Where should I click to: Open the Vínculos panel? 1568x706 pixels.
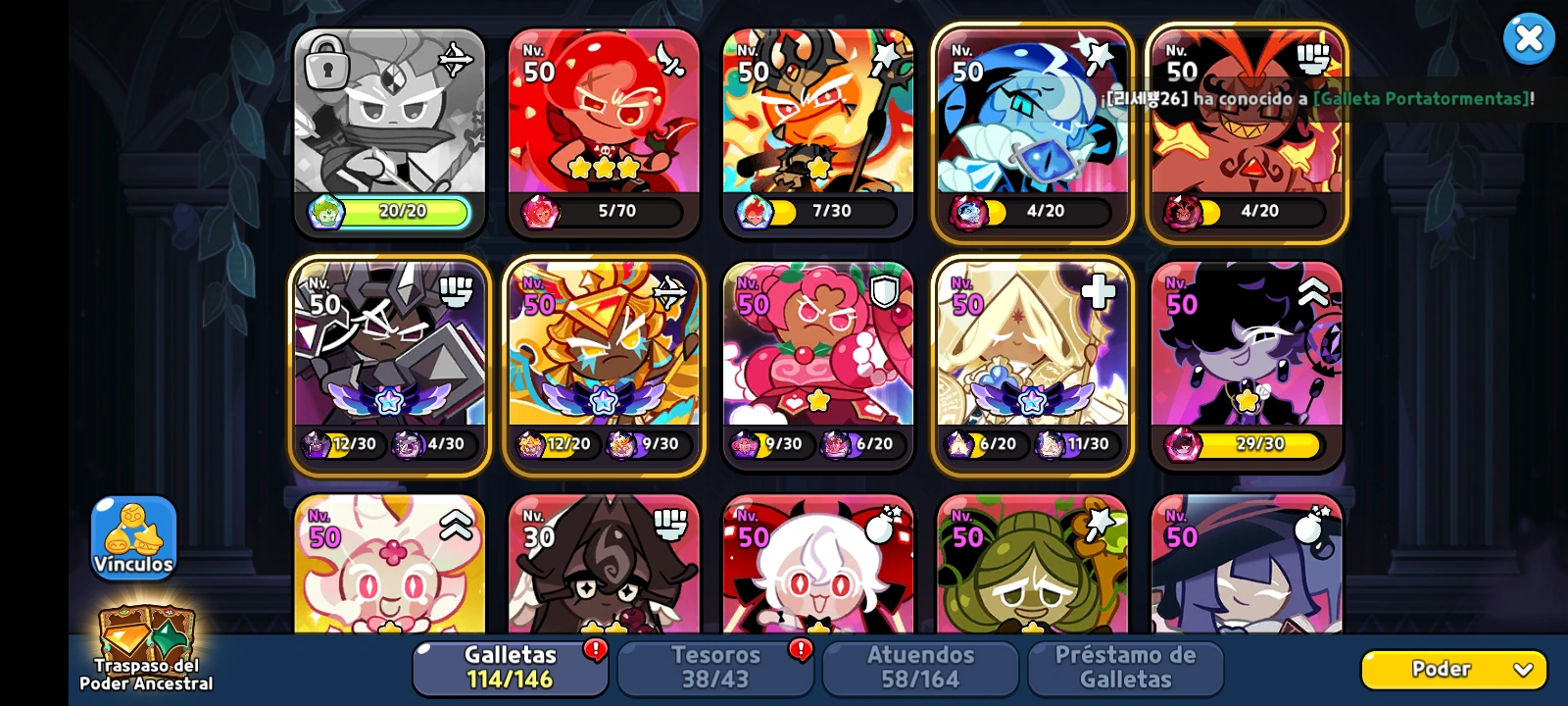[x=133, y=538]
